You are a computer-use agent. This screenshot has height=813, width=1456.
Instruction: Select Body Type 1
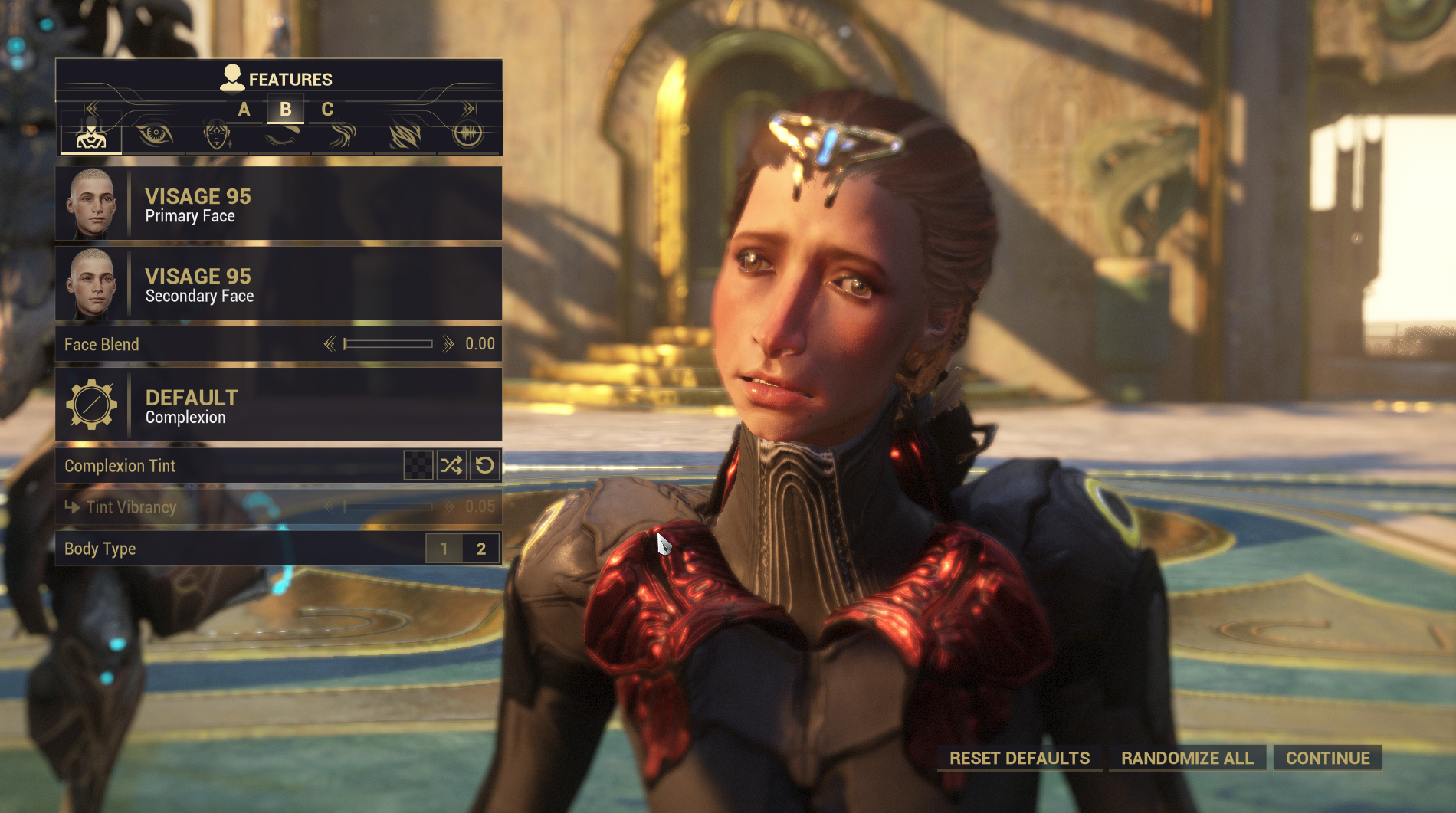pos(444,549)
